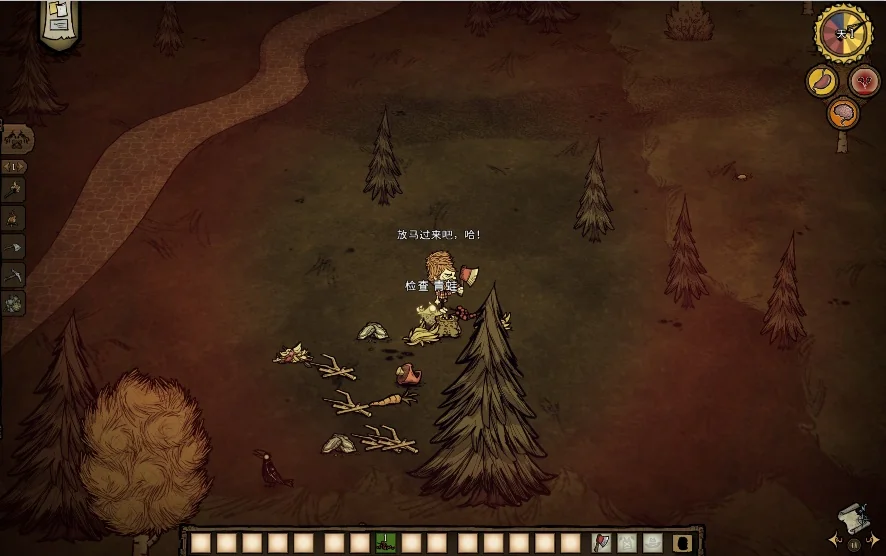This screenshot has width=886, height=556.
Task: Open the tools crafting tab
Action: (x=17, y=139)
